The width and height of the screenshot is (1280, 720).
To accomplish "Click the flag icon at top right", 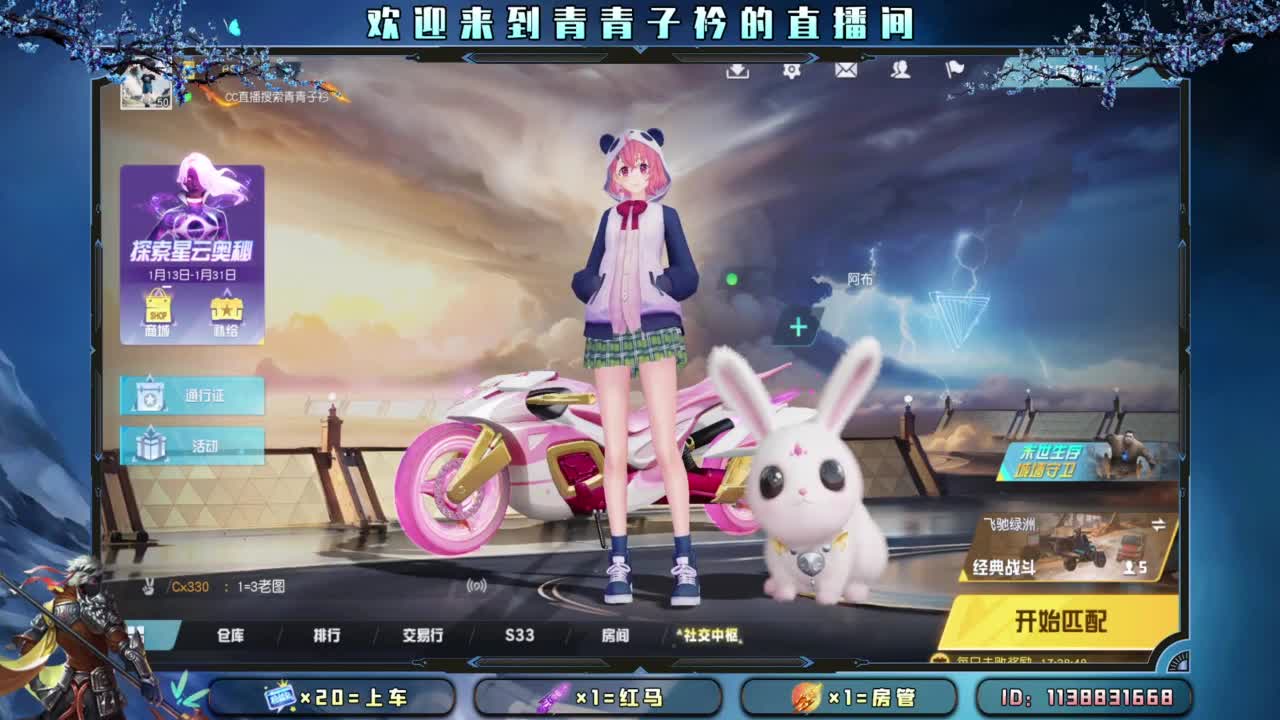I will pos(953,70).
